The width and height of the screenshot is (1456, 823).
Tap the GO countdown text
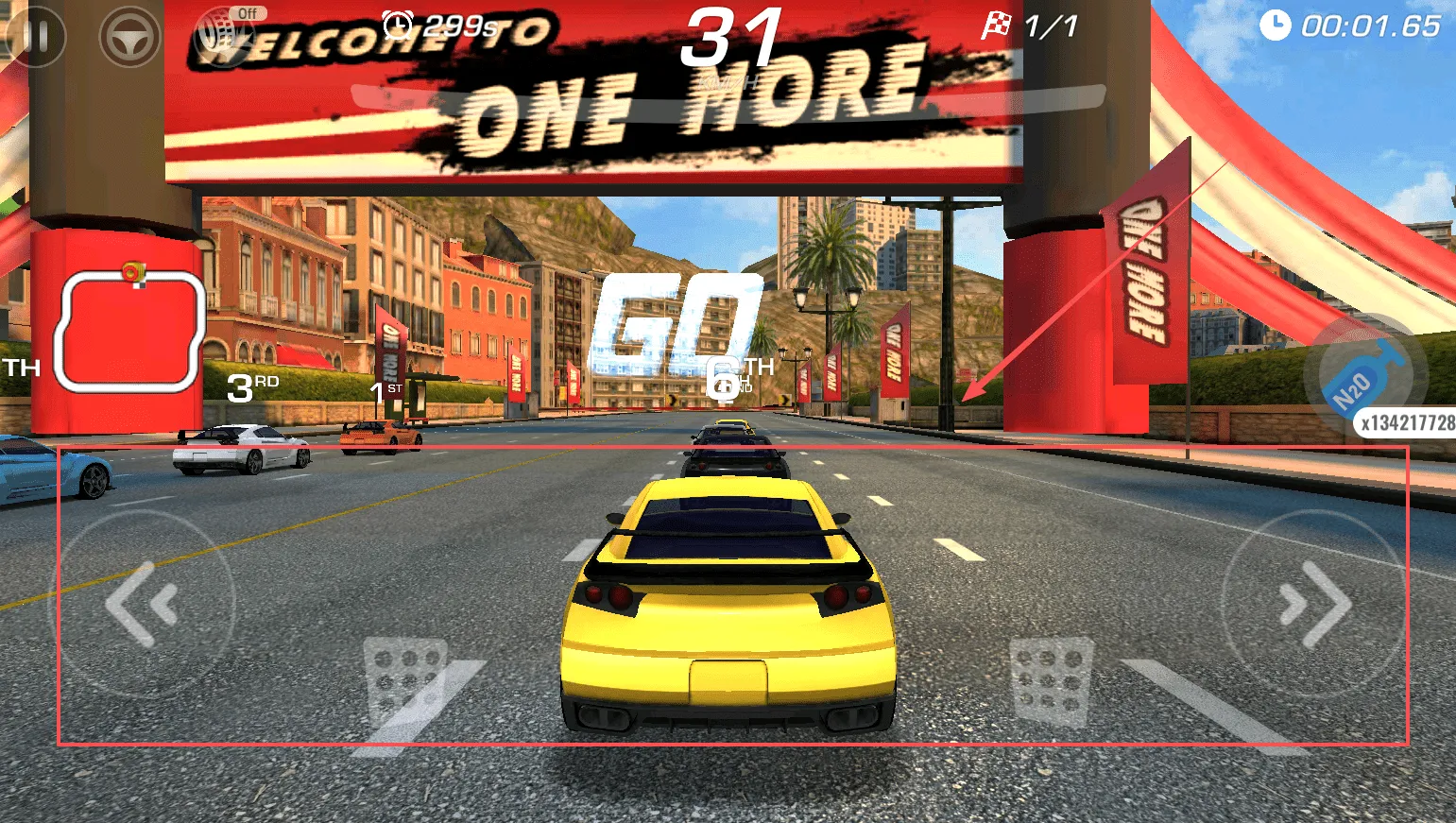tap(678, 321)
